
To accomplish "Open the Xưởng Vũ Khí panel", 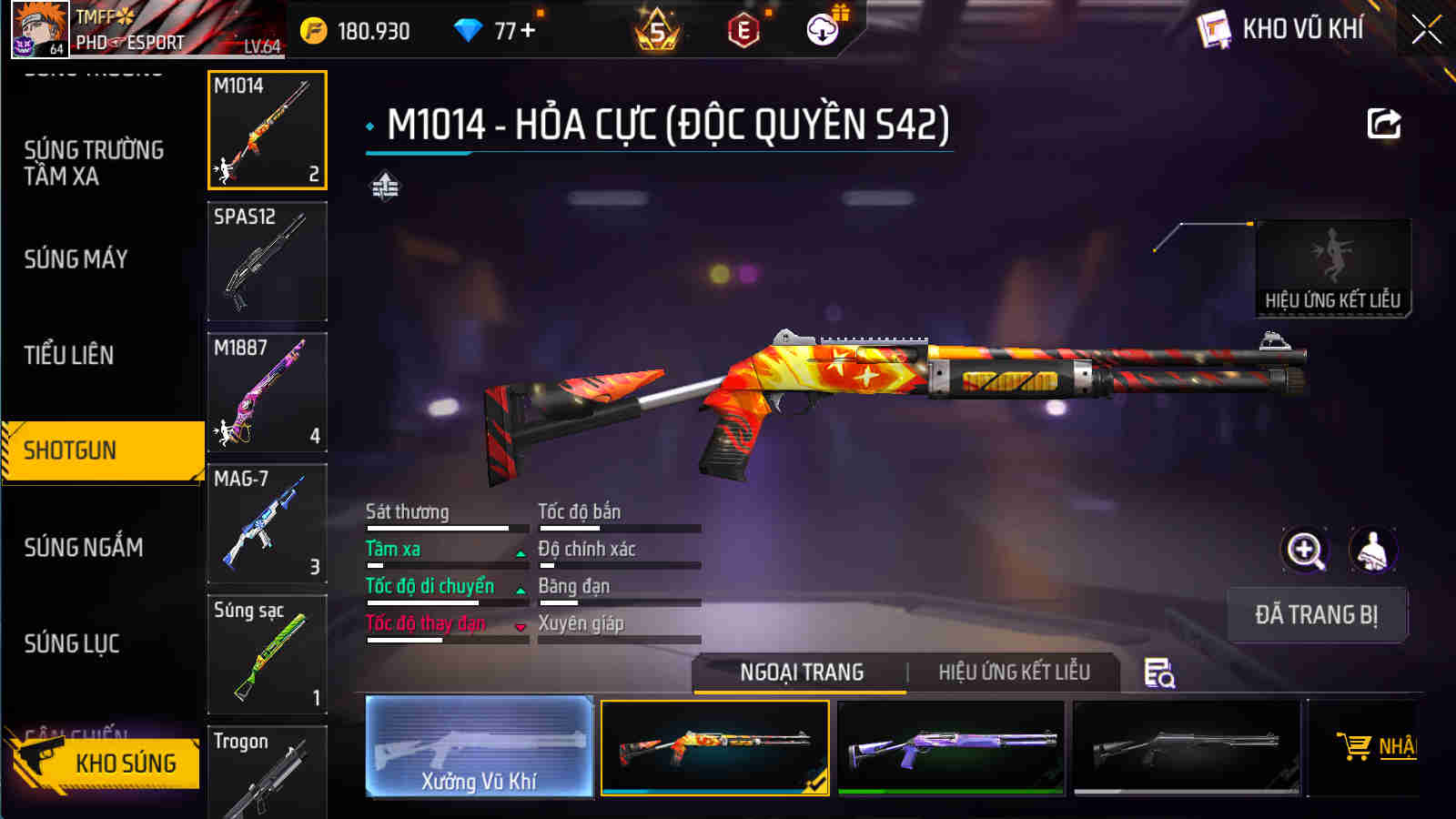I will pos(480,748).
